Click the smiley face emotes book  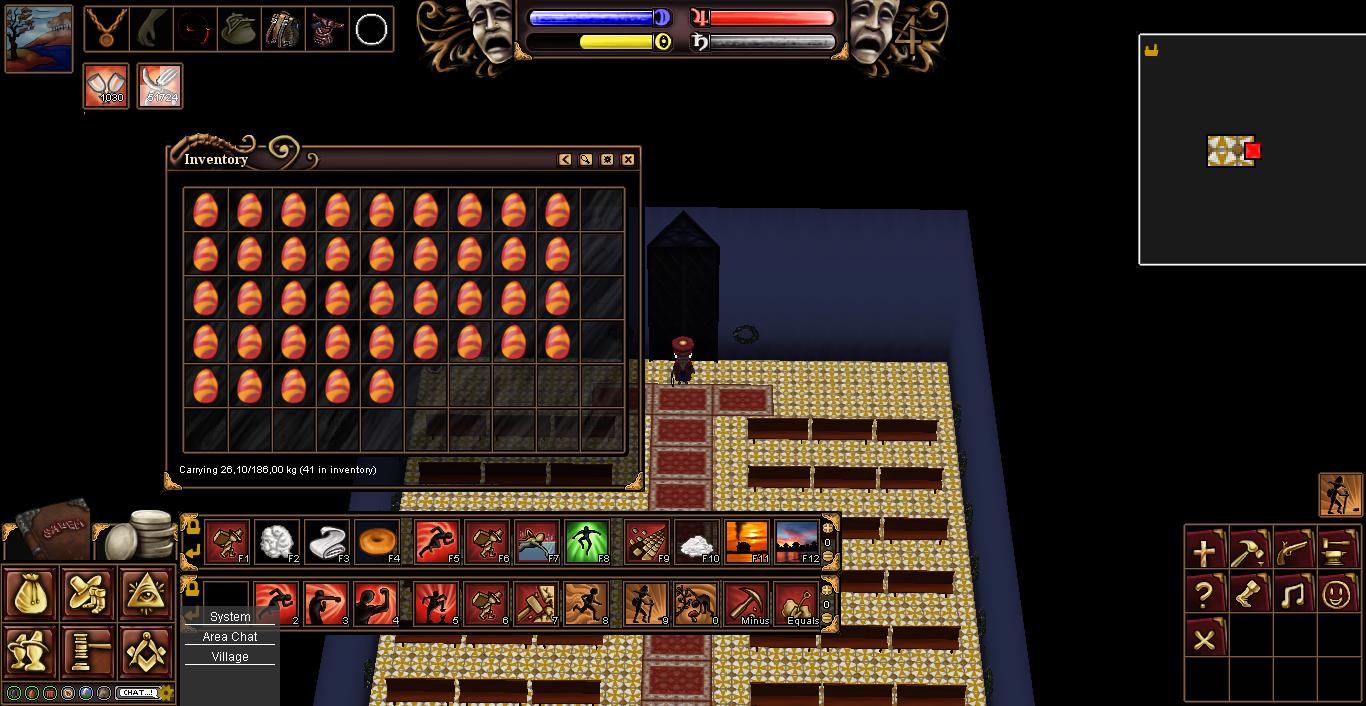pyautogui.click(x=1337, y=595)
